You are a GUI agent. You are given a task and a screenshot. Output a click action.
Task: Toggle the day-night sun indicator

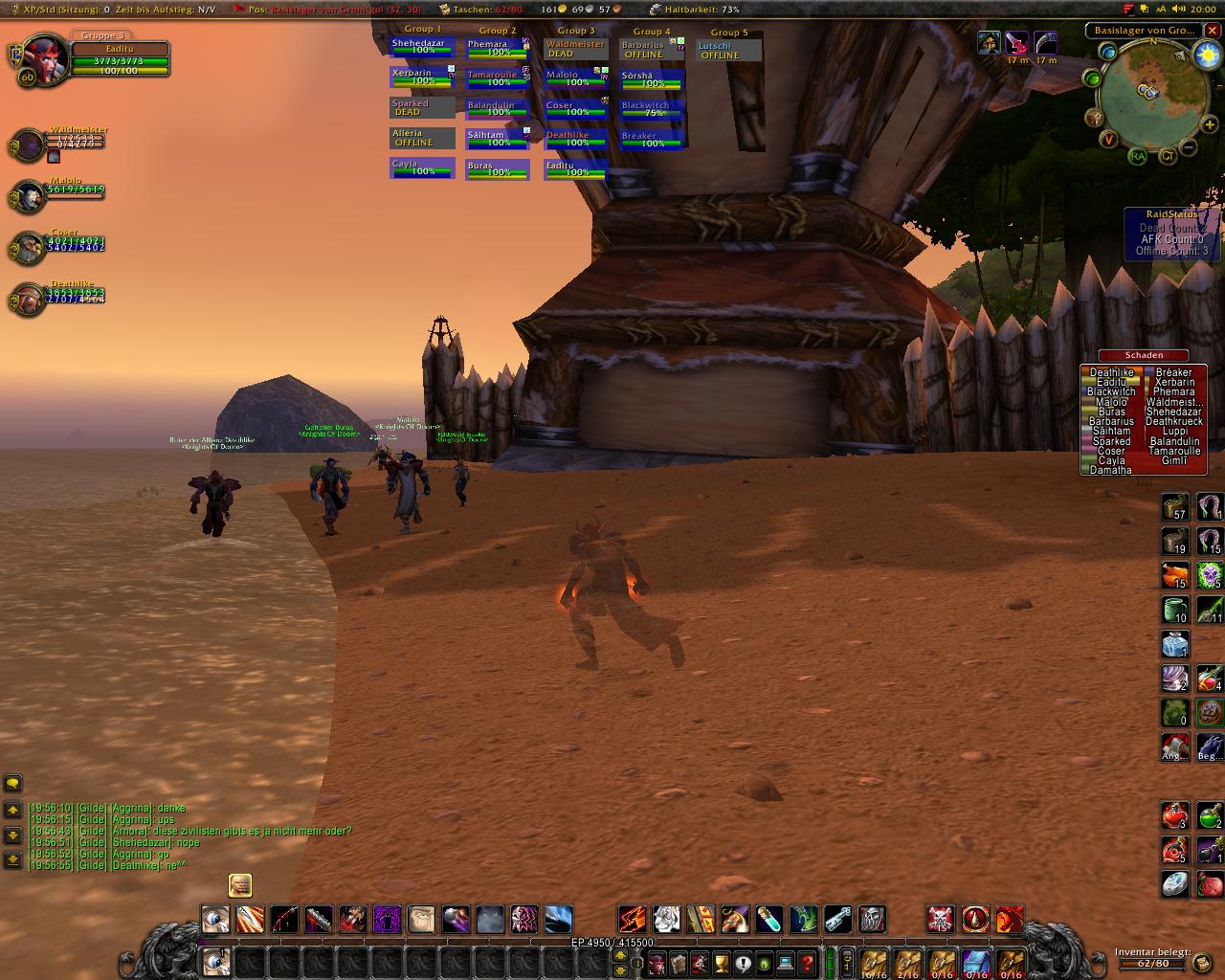(x=1208, y=56)
